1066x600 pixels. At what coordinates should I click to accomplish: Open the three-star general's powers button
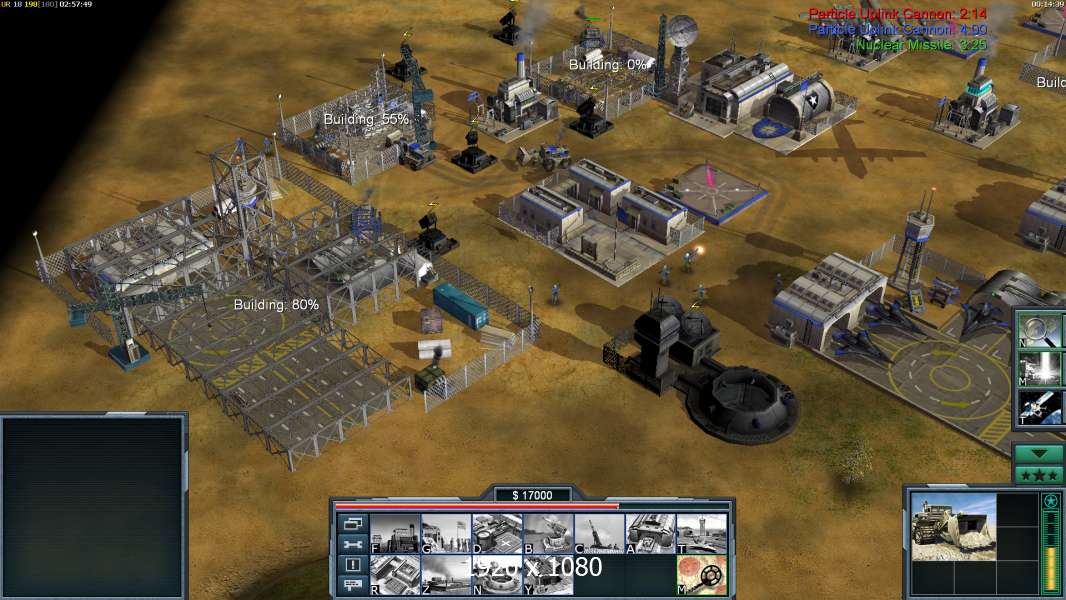(1039, 475)
